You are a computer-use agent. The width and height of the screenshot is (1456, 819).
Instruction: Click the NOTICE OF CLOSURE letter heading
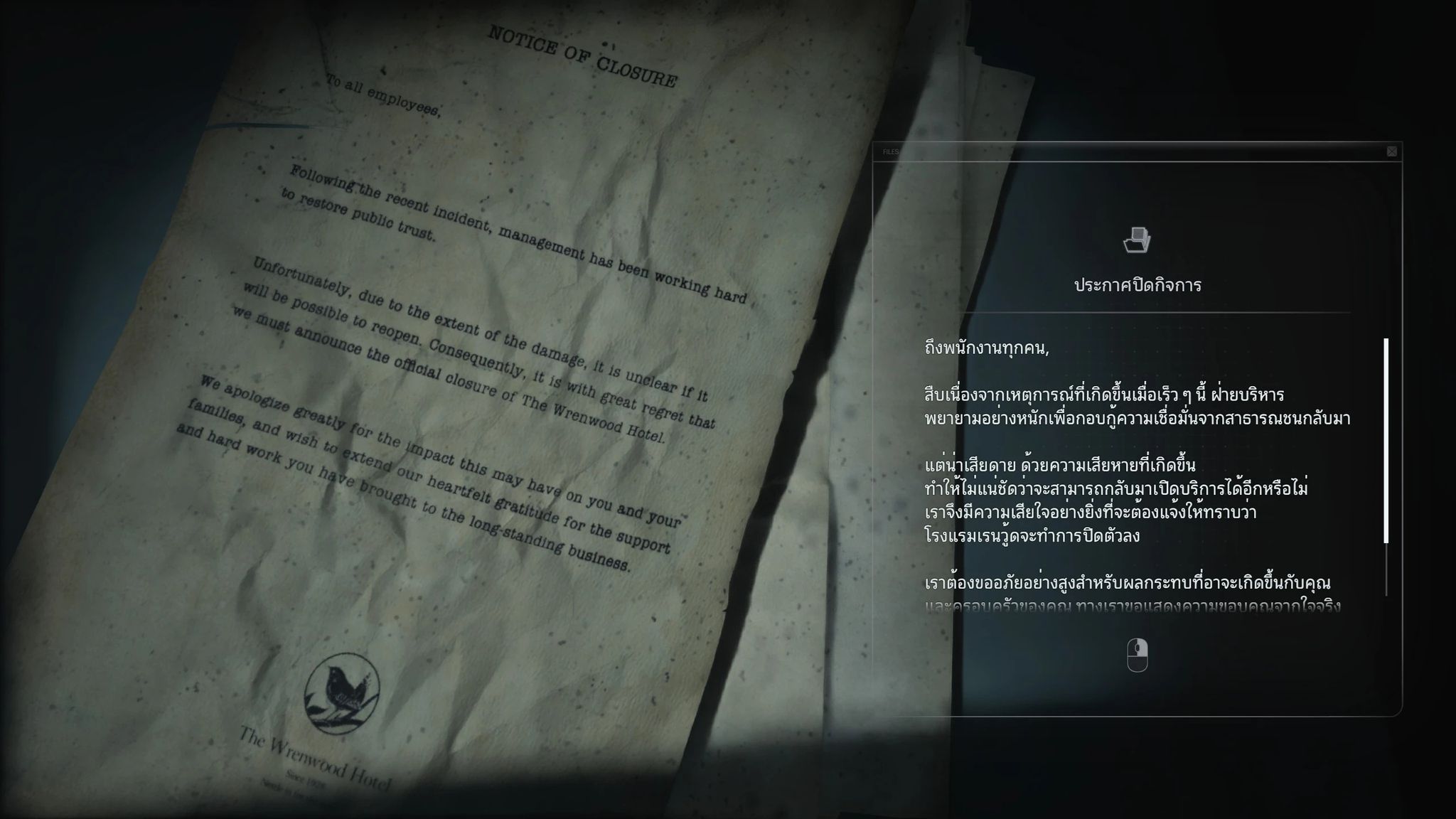(583, 55)
